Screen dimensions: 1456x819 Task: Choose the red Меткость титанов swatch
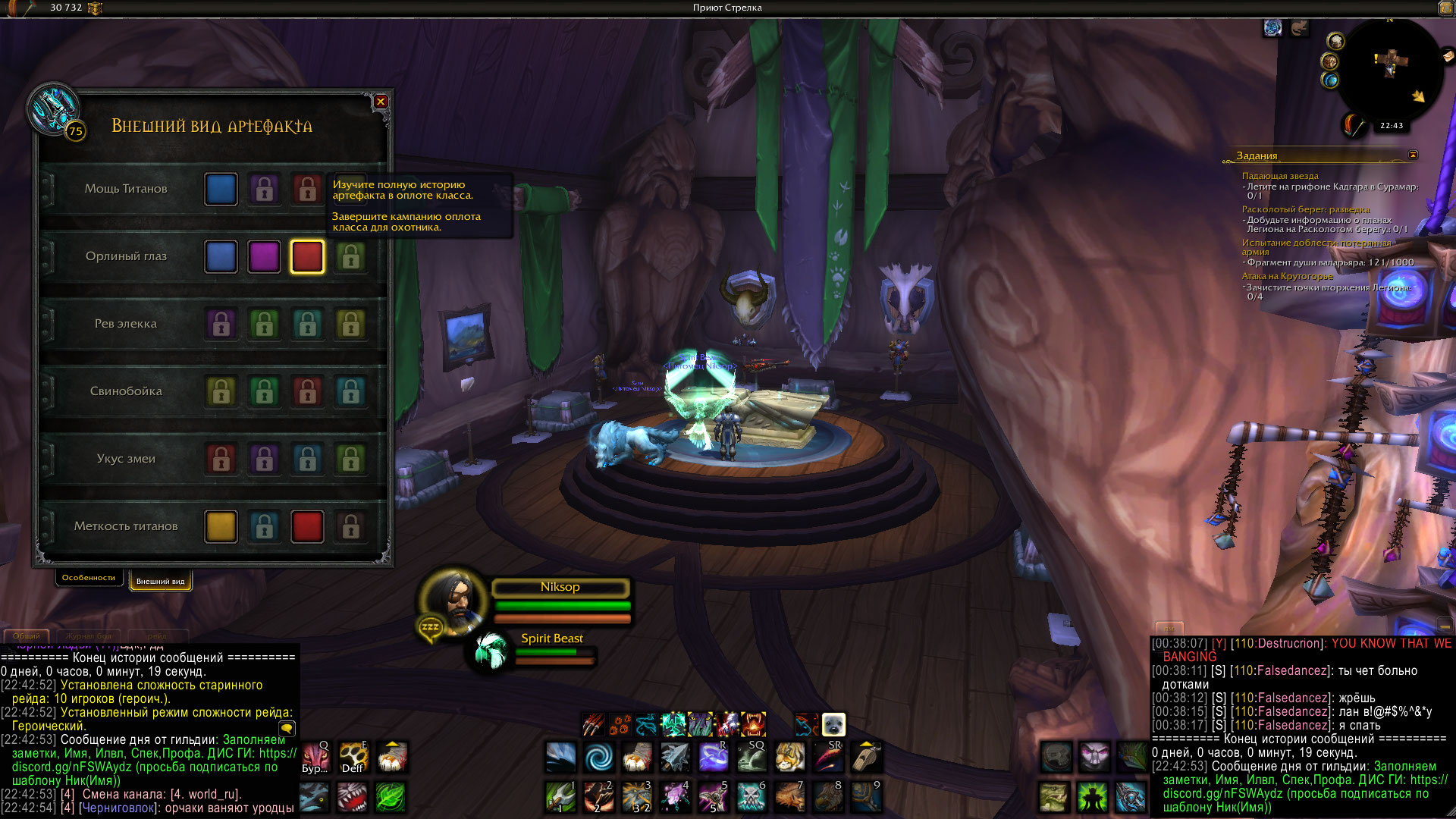click(x=307, y=527)
